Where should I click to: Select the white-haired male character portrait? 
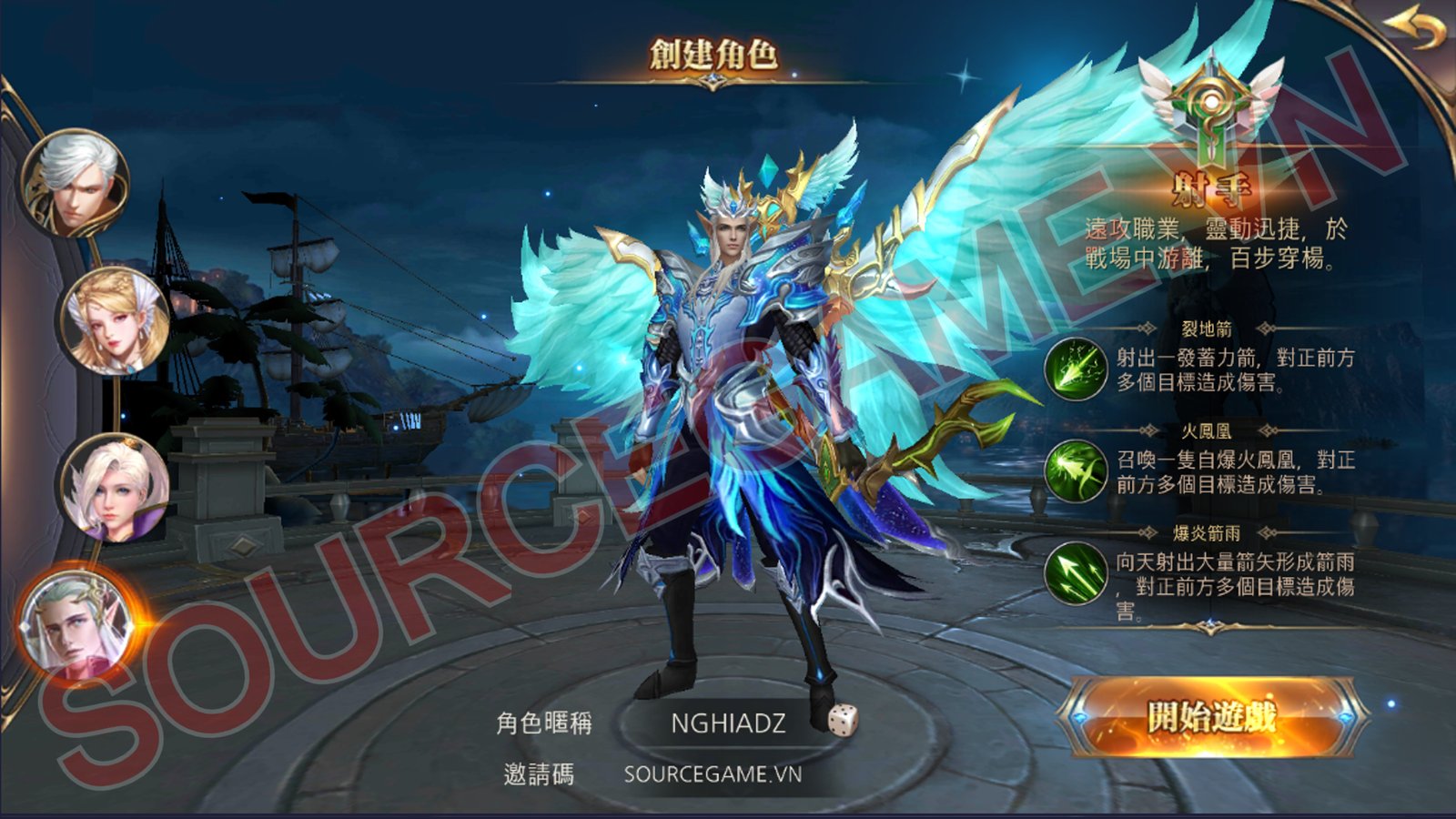pyautogui.click(x=76, y=184)
